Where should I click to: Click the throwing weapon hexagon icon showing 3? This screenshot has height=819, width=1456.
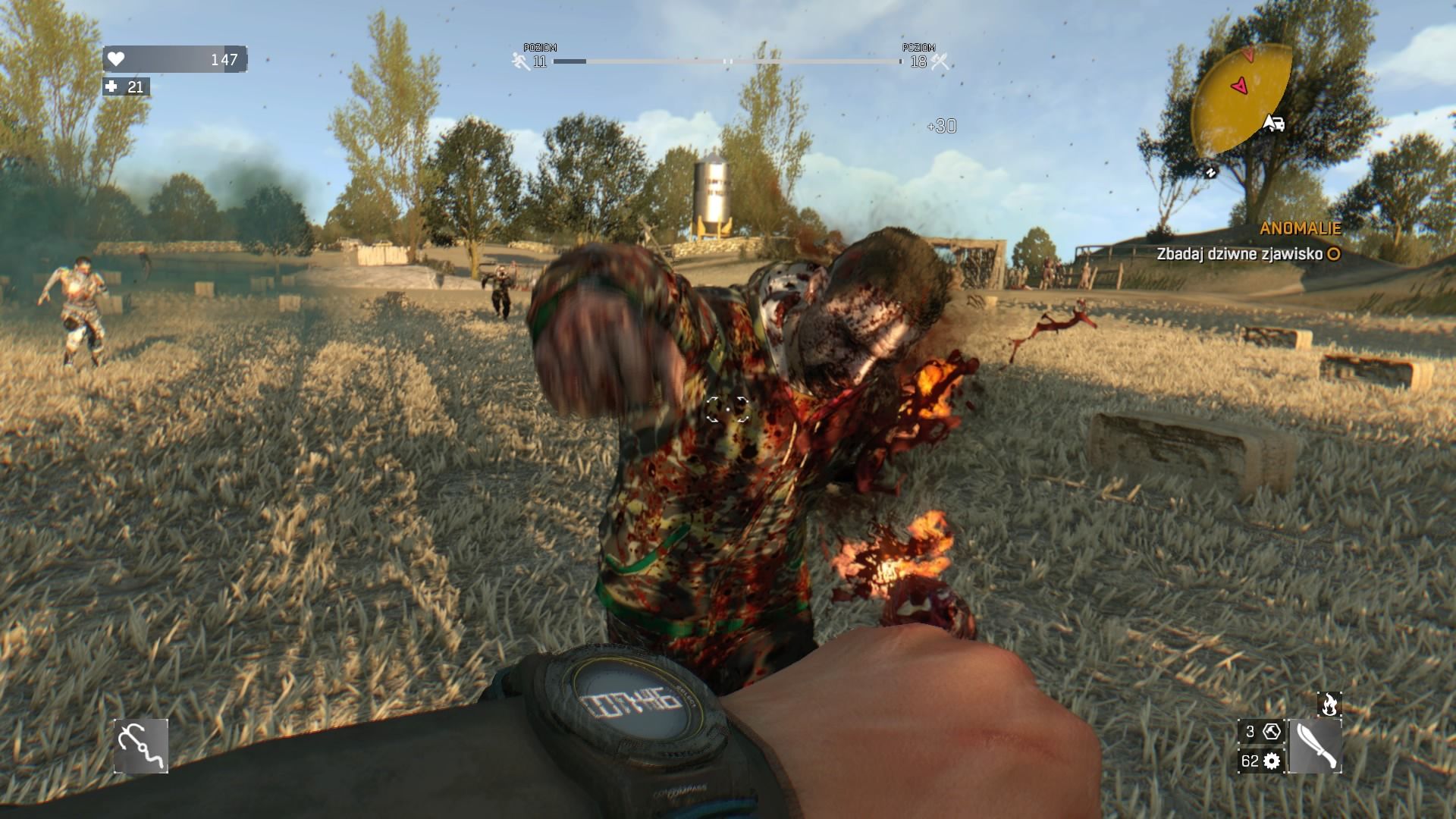click(x=1271, y=733)
